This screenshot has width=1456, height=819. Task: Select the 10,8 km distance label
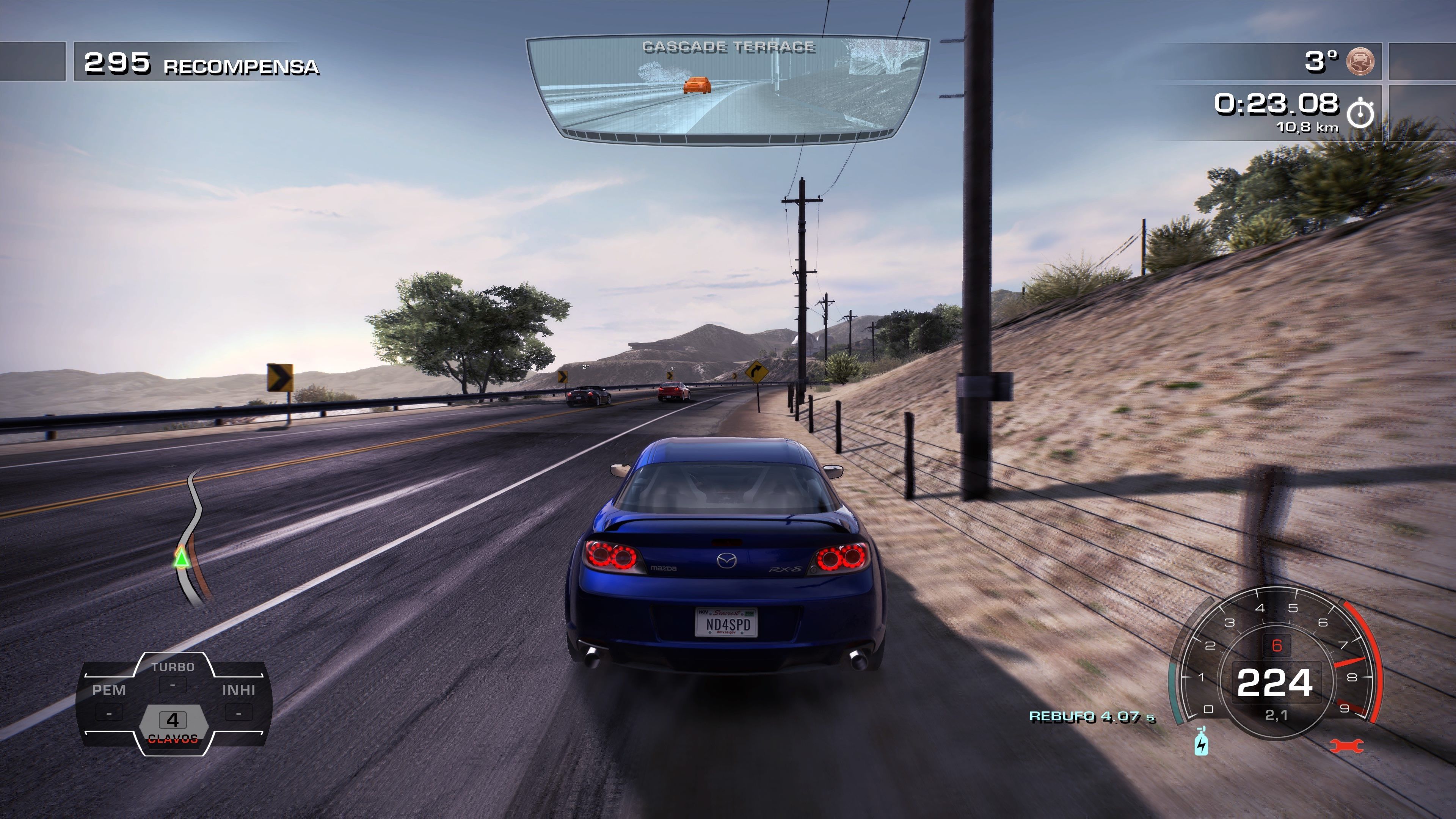click(x=1309, y=128)
